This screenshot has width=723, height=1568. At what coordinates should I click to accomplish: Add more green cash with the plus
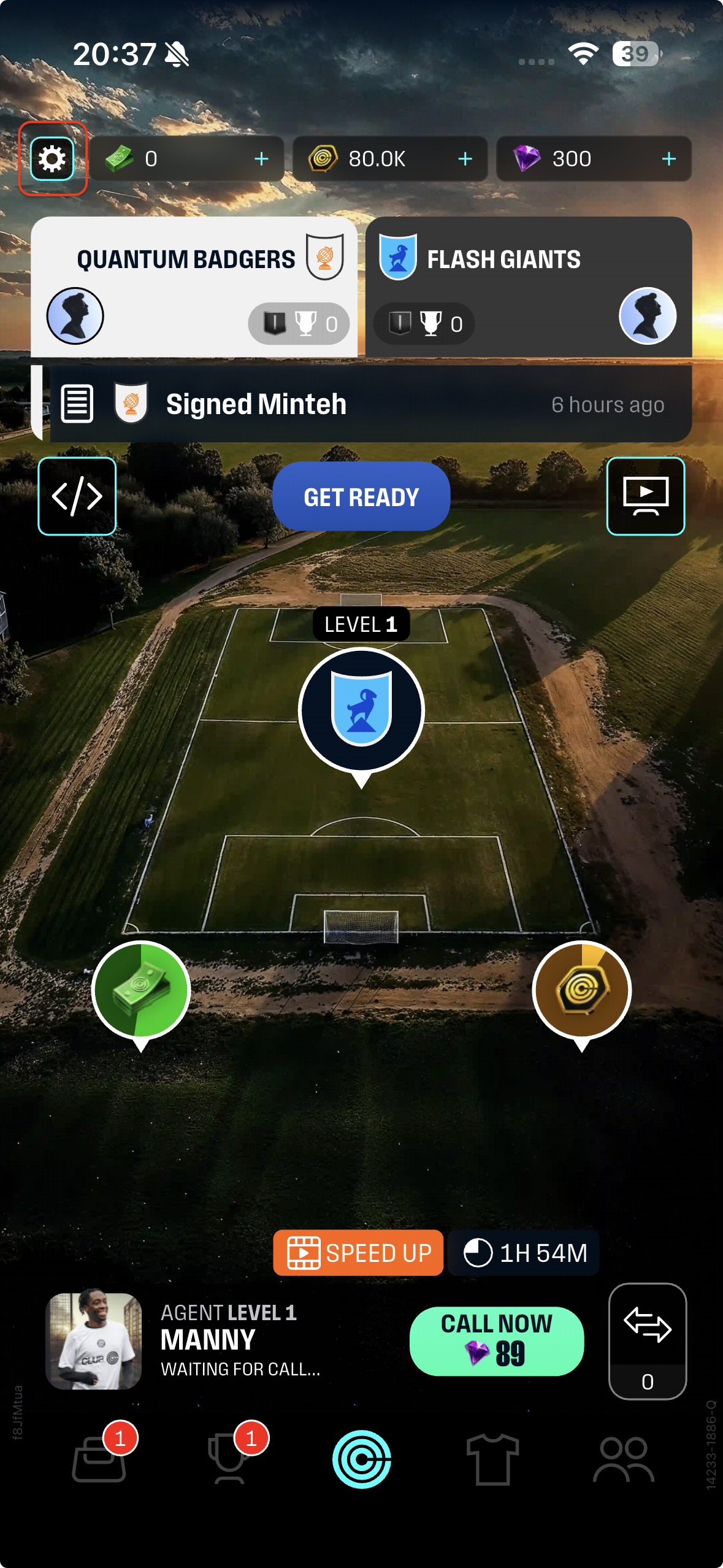coord(261,159)
